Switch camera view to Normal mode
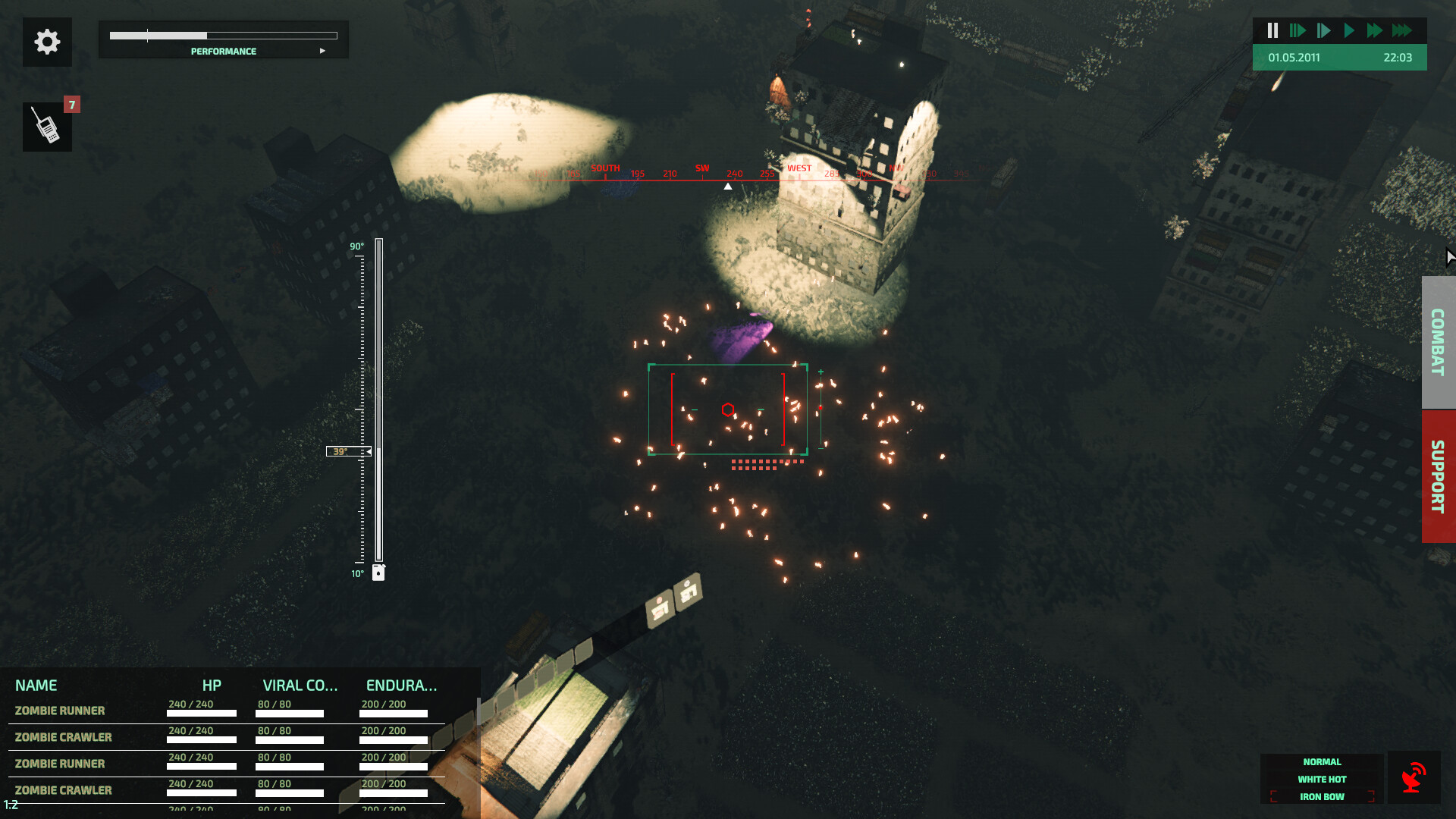Viewport: 1456px width, 819px height. coord(1322,762)
